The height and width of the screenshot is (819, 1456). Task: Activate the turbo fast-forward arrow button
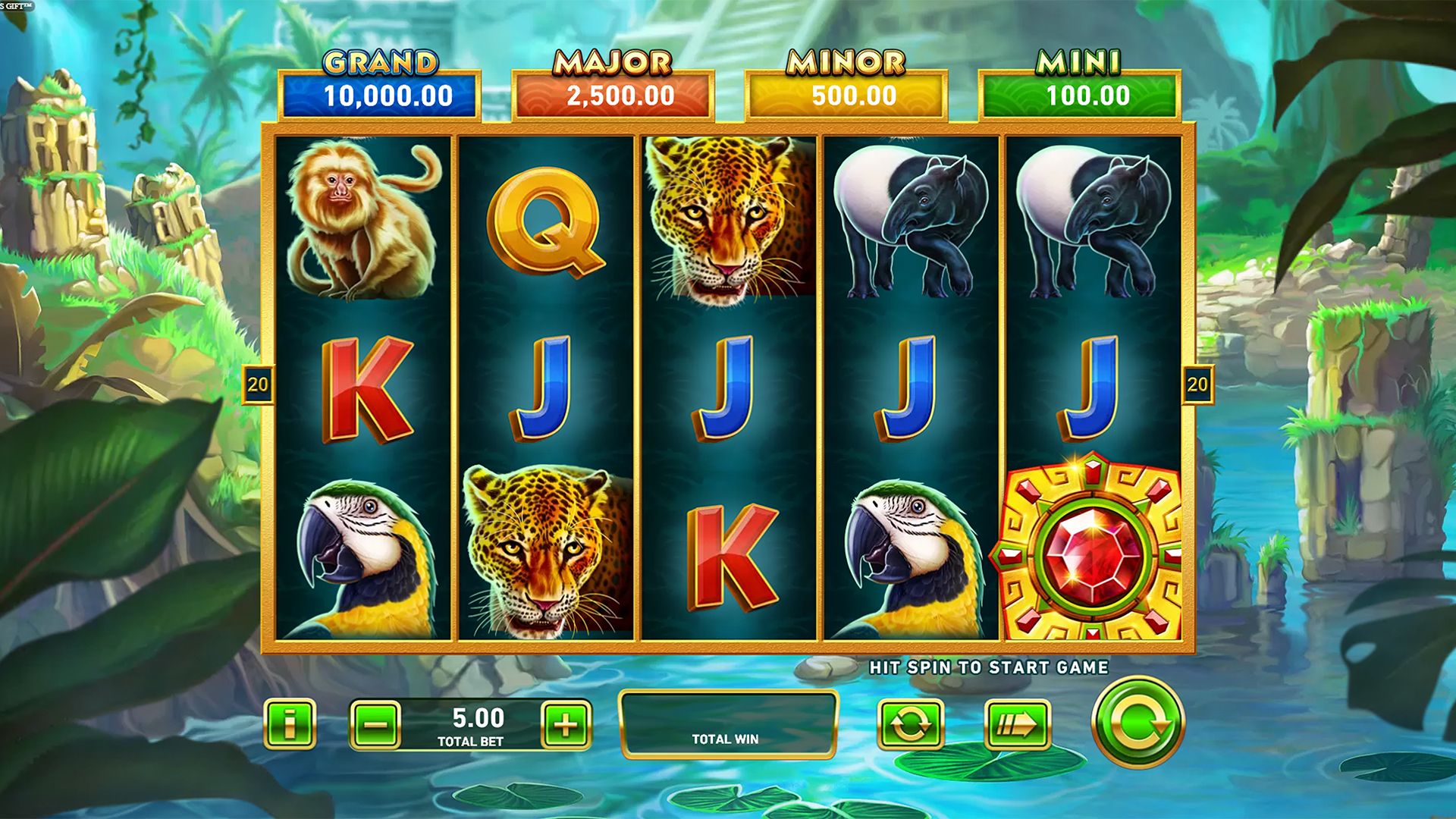1017,725
